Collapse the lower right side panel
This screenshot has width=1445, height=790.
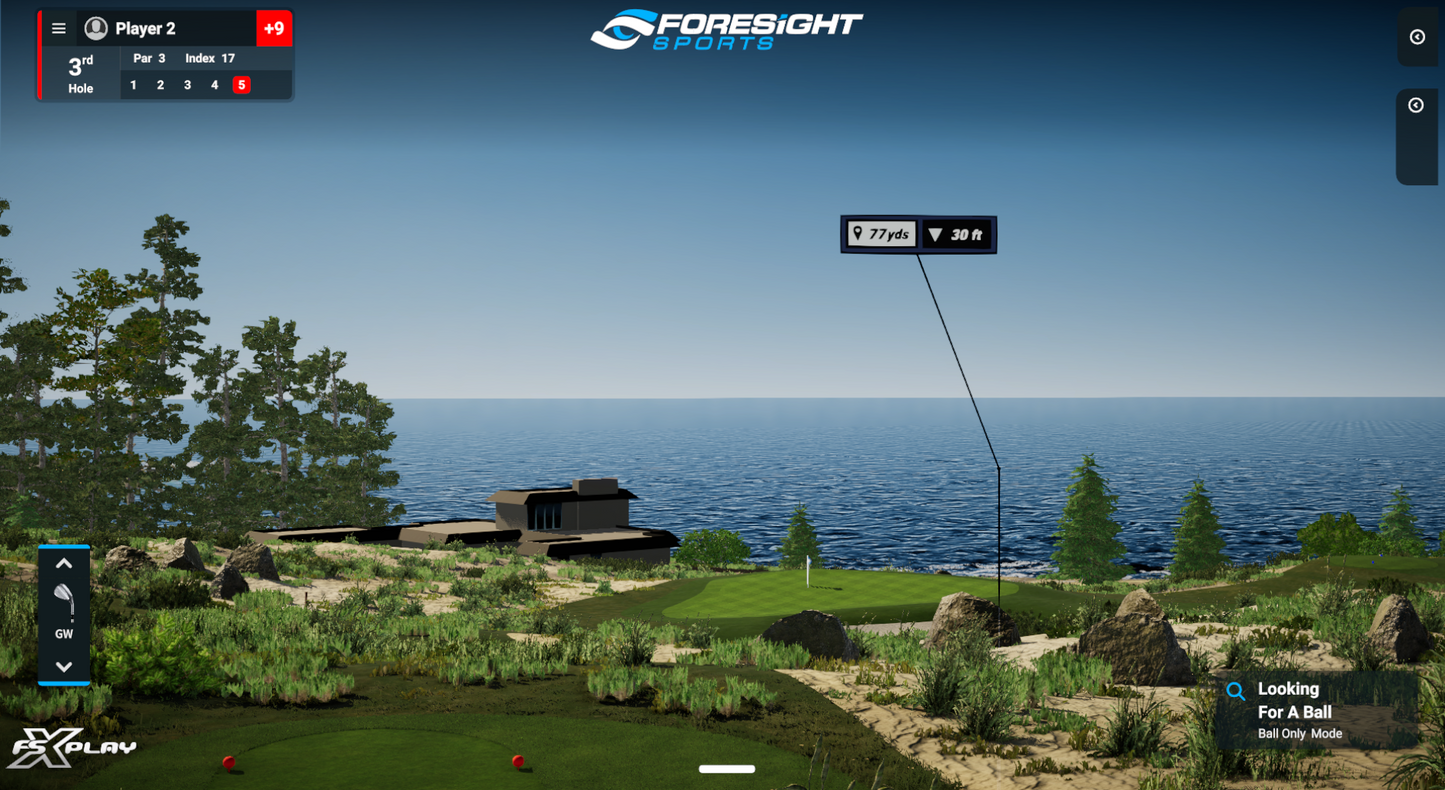tap(1416, 104)
